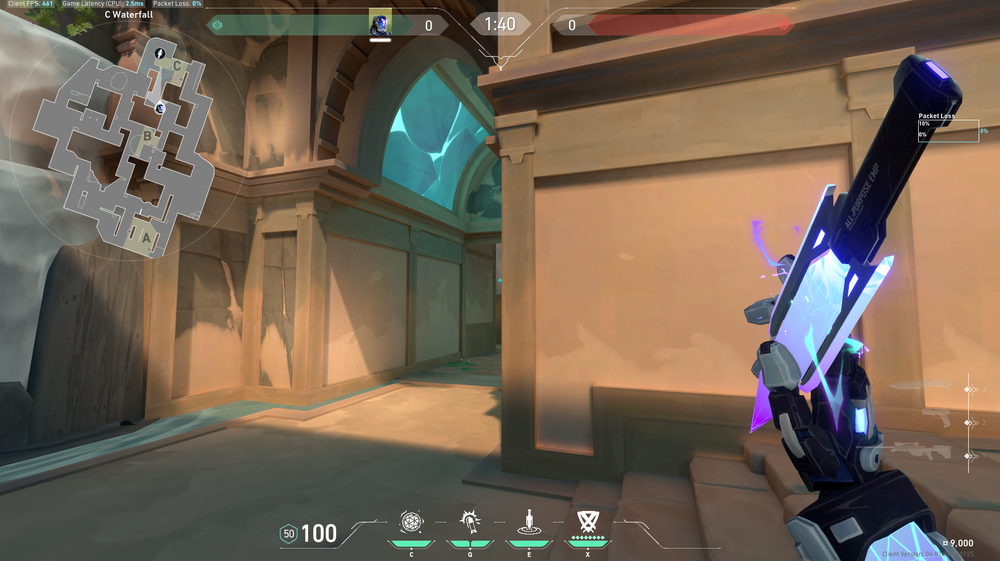Click the green team emblem in top bar
This screenshot has height=561, width=1000.
coord(216,25)
